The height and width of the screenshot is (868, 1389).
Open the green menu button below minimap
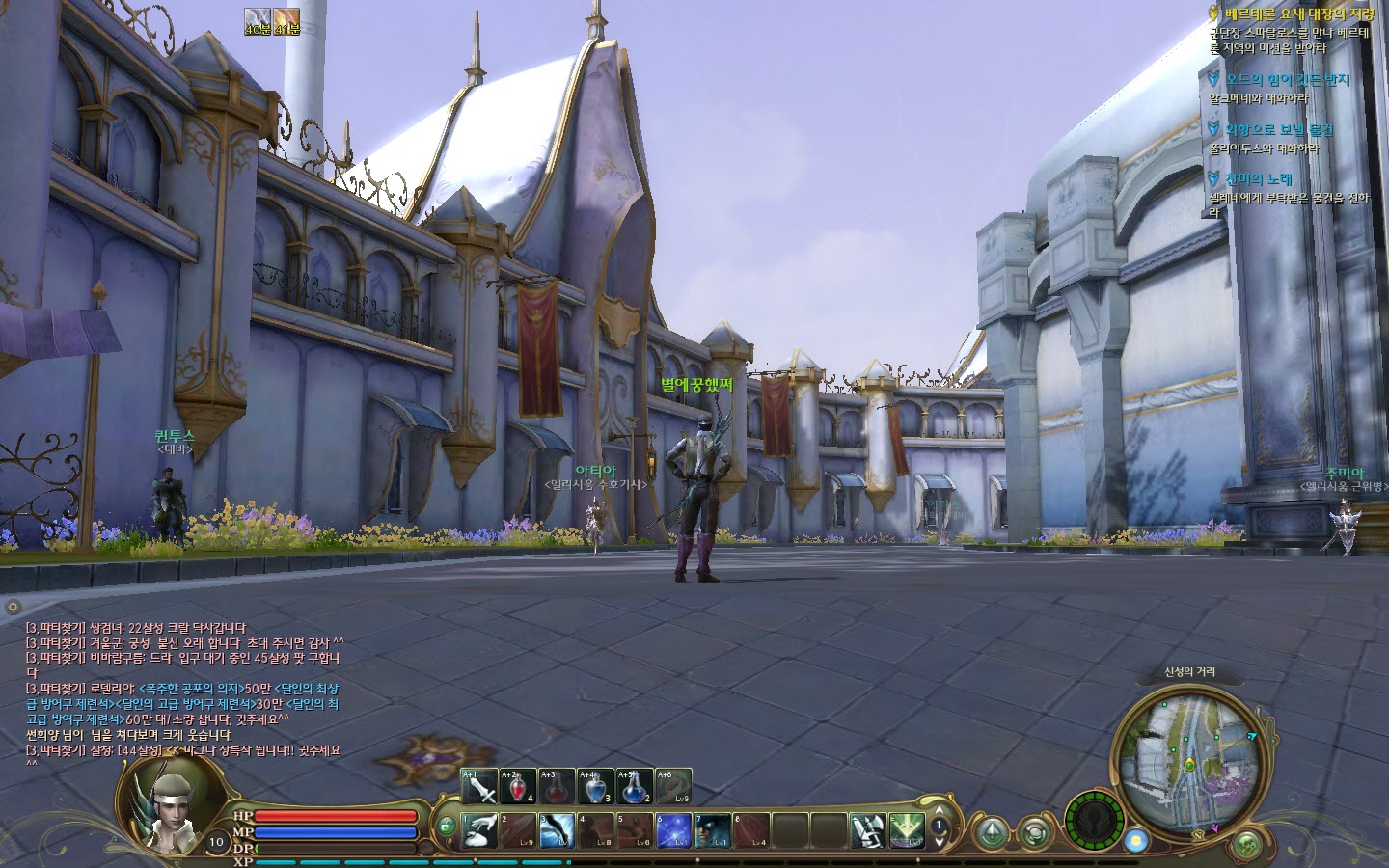click(x=1247, y=845)
